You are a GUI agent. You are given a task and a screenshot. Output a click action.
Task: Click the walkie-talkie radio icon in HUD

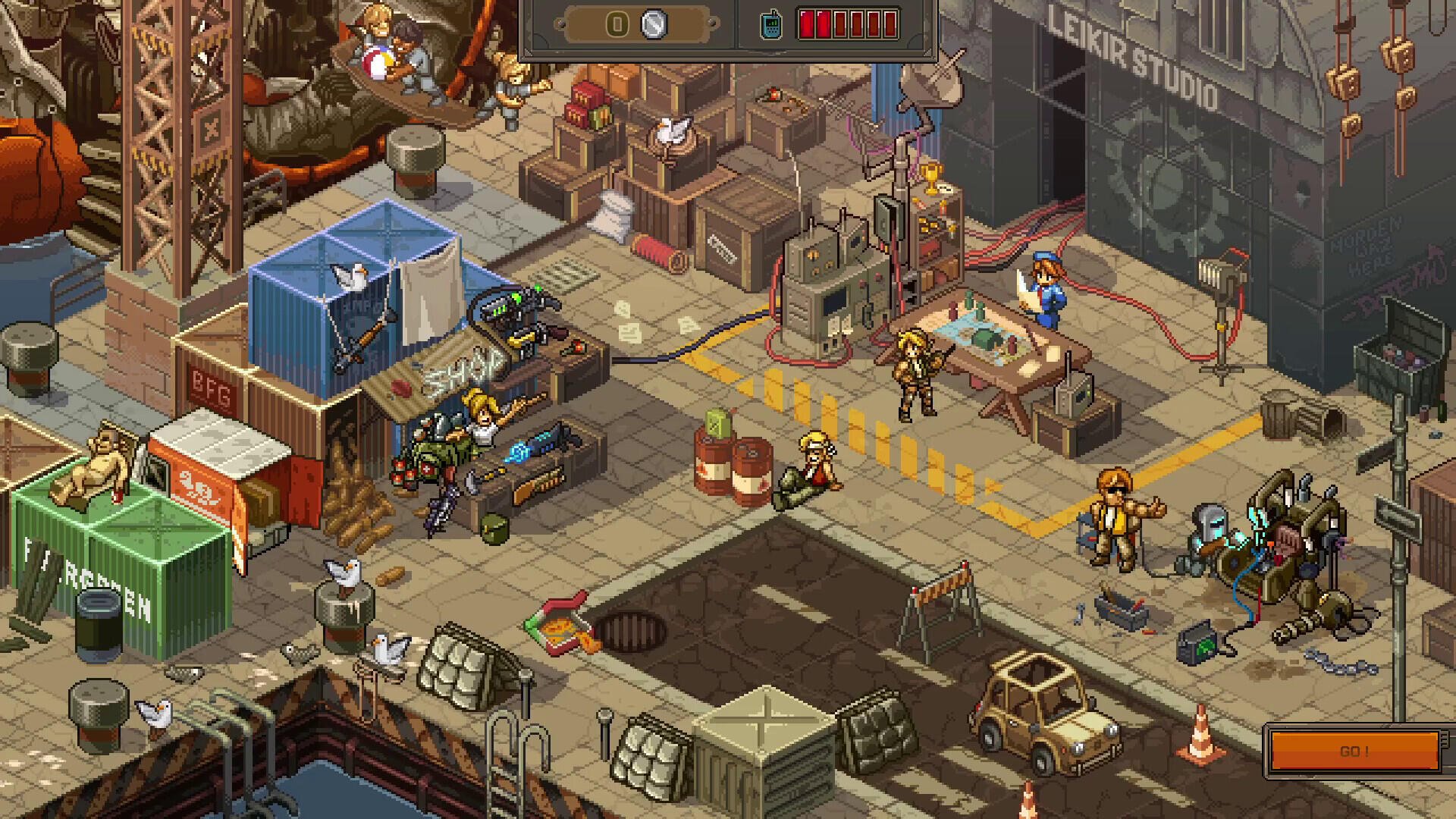click(x=770, y=24)
